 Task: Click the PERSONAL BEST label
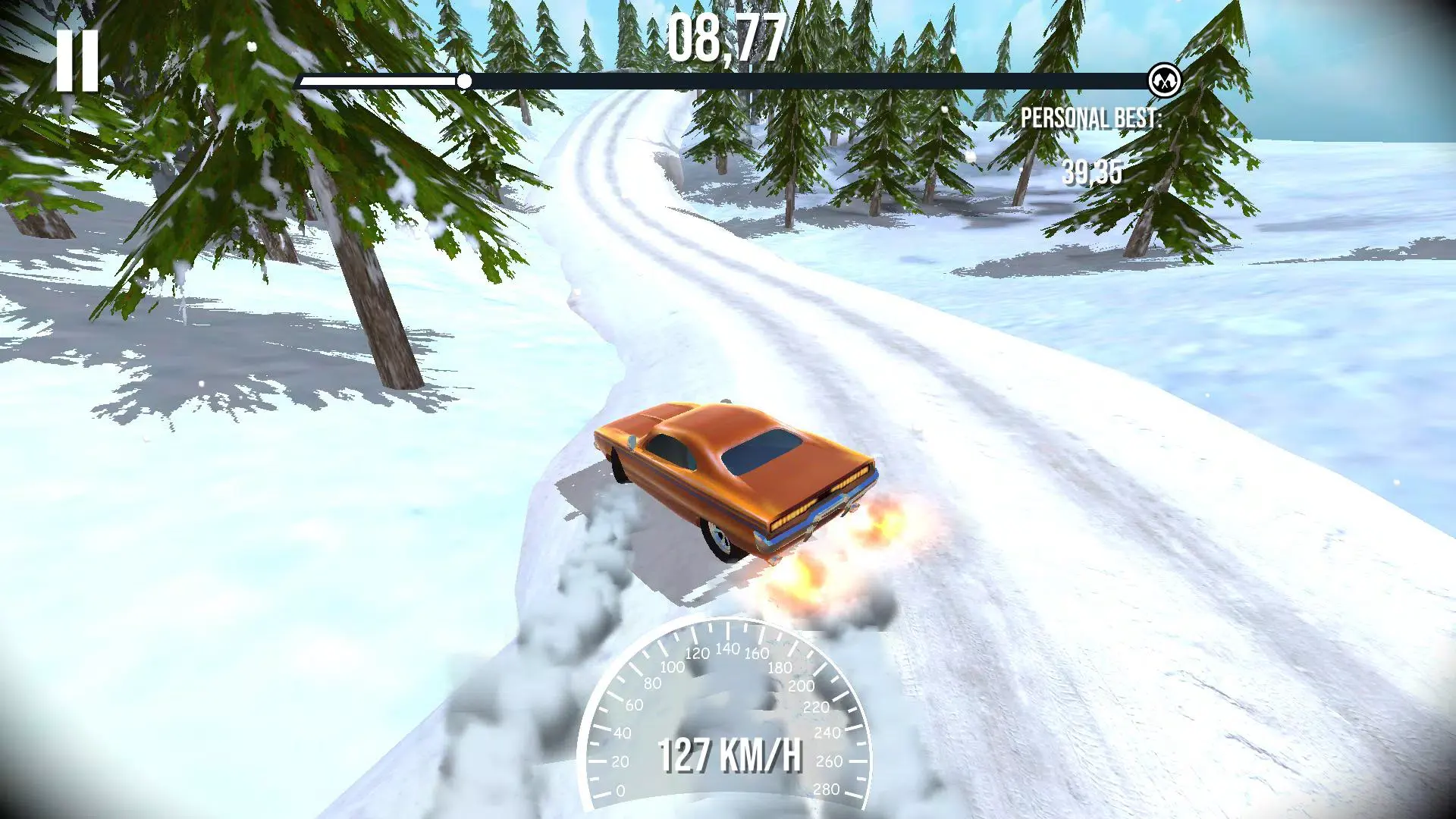(x=1093, y=118)
